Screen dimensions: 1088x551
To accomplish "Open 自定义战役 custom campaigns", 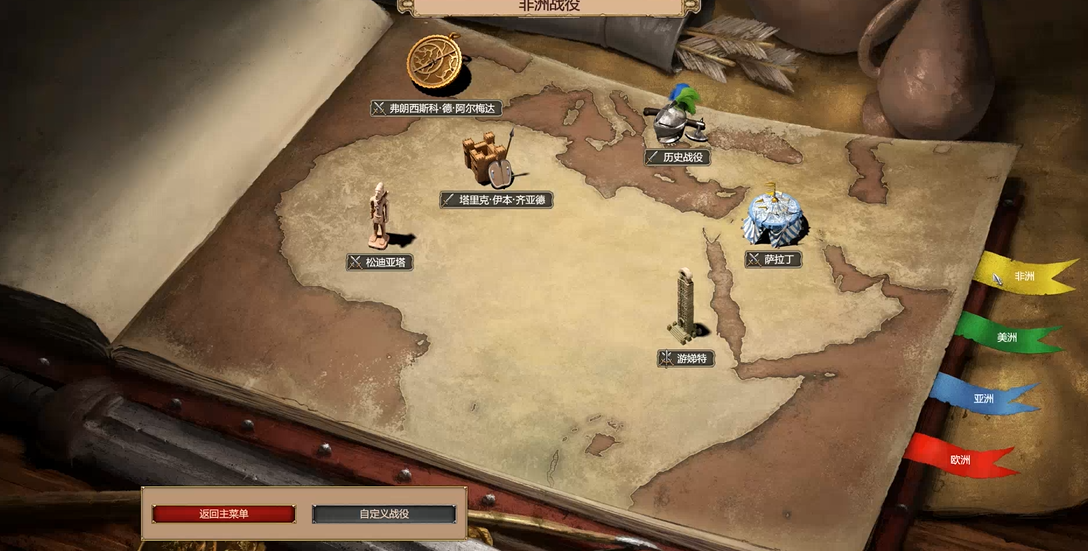I will pos(384,514).
